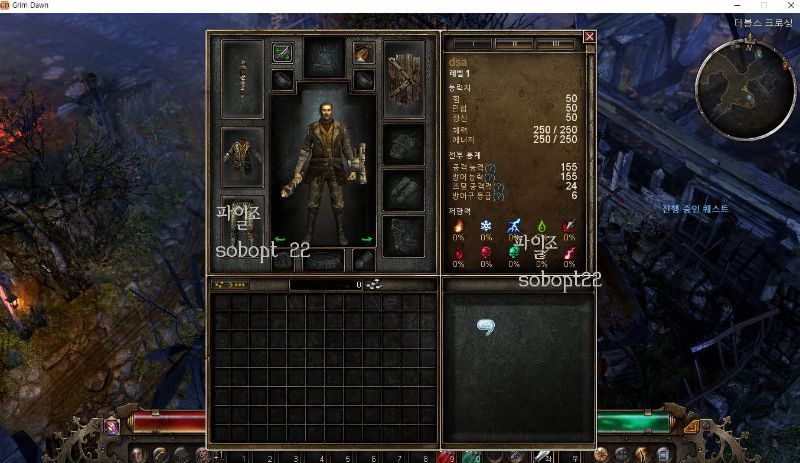The height and width of the screenshot is (463, 800).
Task: Click the lightning resistance icon
Action: (x=514, y=226)
